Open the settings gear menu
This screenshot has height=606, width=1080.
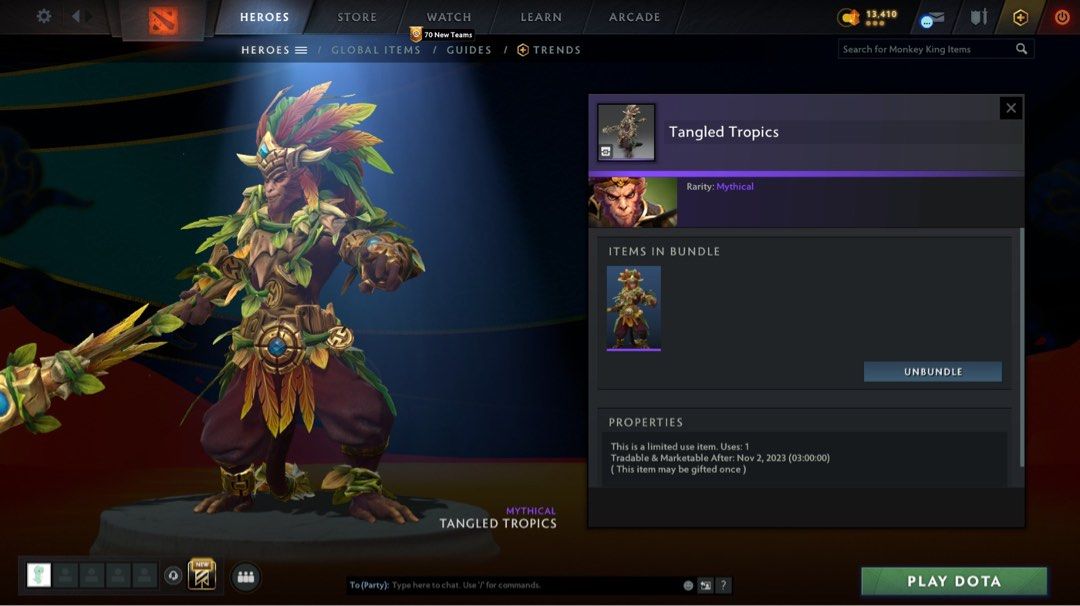click(44, 17)
